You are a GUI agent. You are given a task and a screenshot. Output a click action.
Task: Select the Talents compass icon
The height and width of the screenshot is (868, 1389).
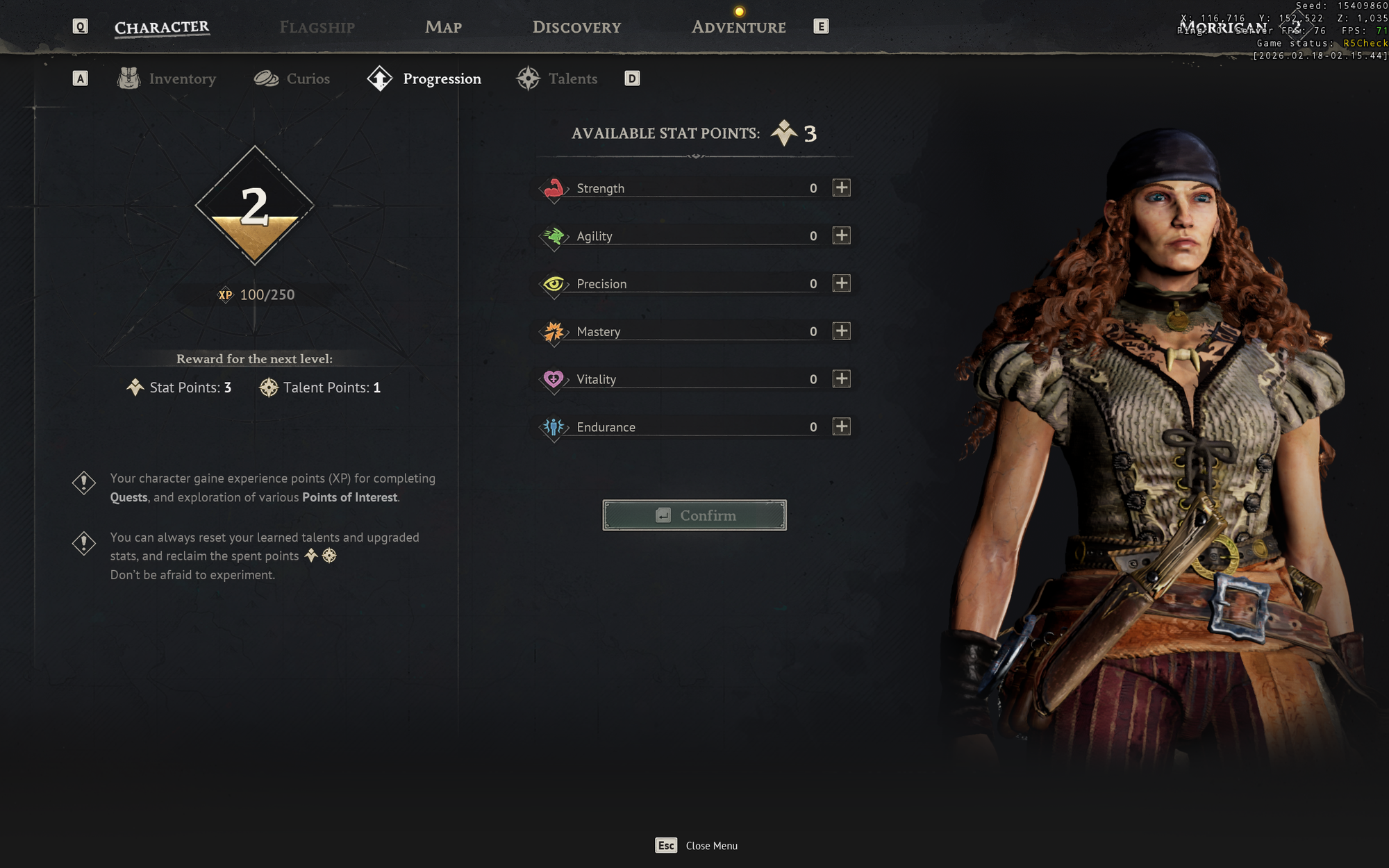click(529, 78)
